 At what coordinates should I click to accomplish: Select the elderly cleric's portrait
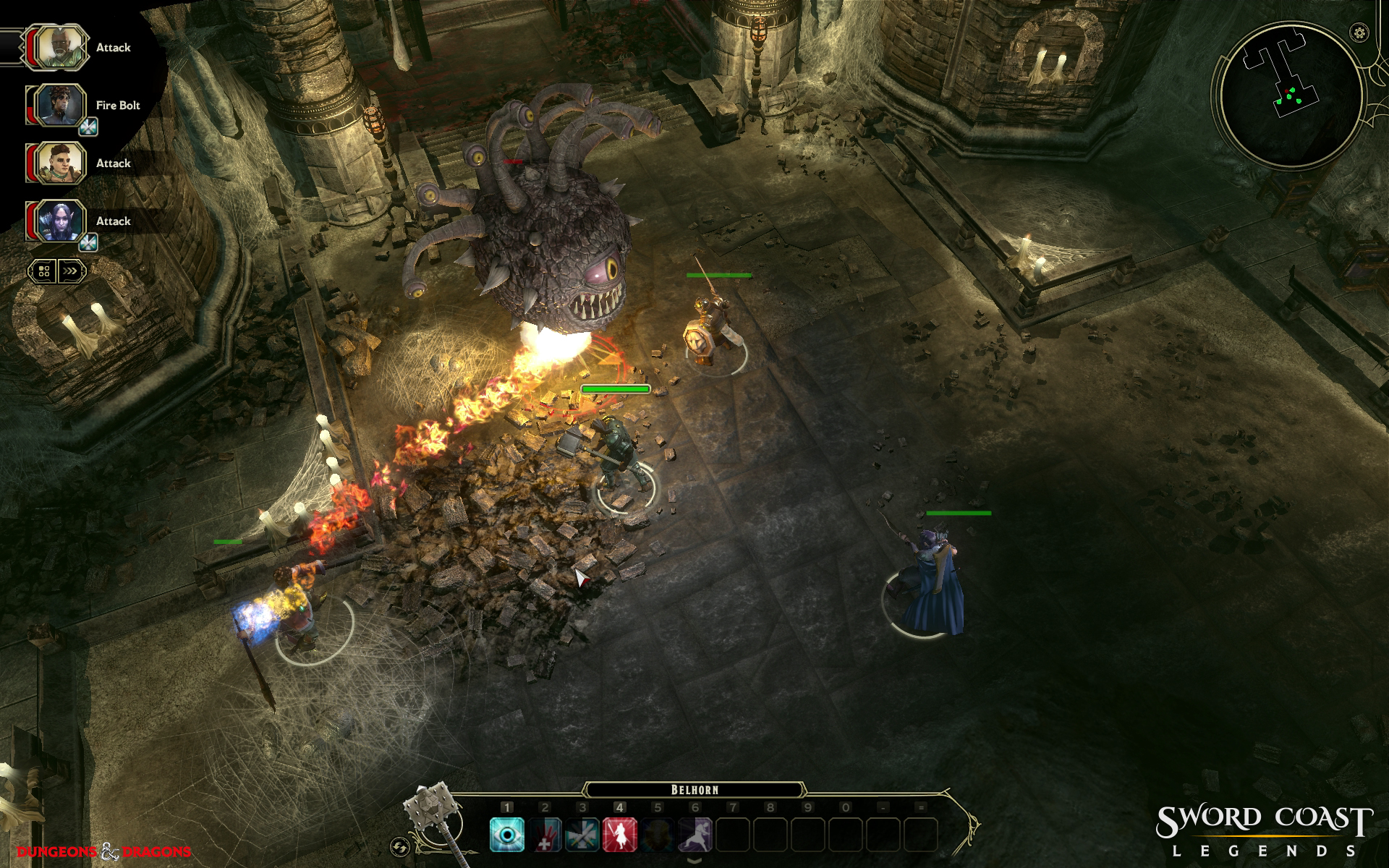(59, 47)
